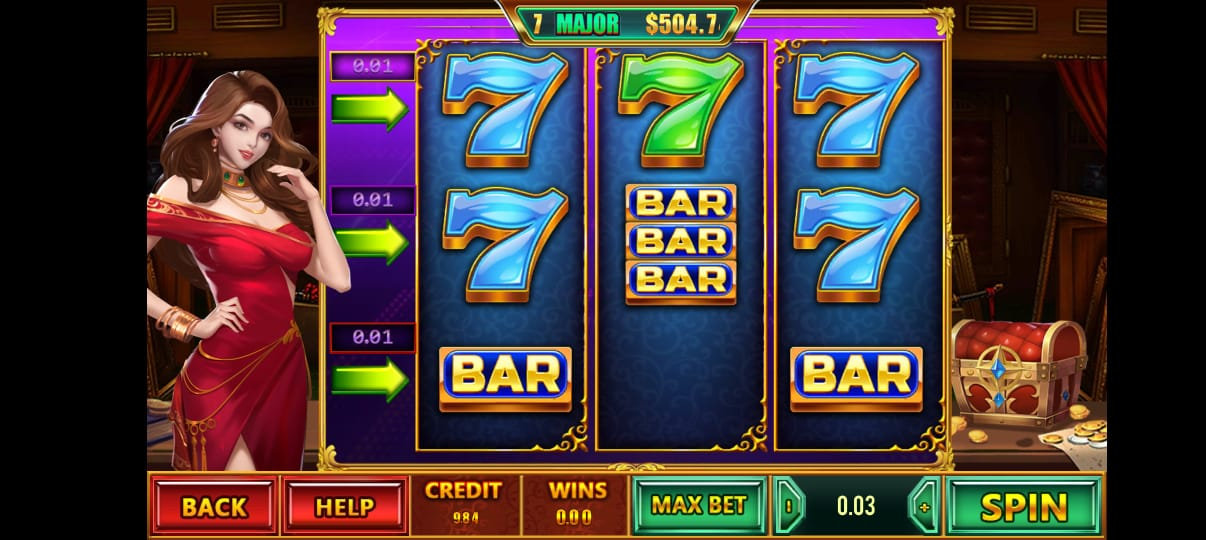Screen dimensions: 1206x540
Task: Increase the bet with the plus button
Action: pos(923,506)
